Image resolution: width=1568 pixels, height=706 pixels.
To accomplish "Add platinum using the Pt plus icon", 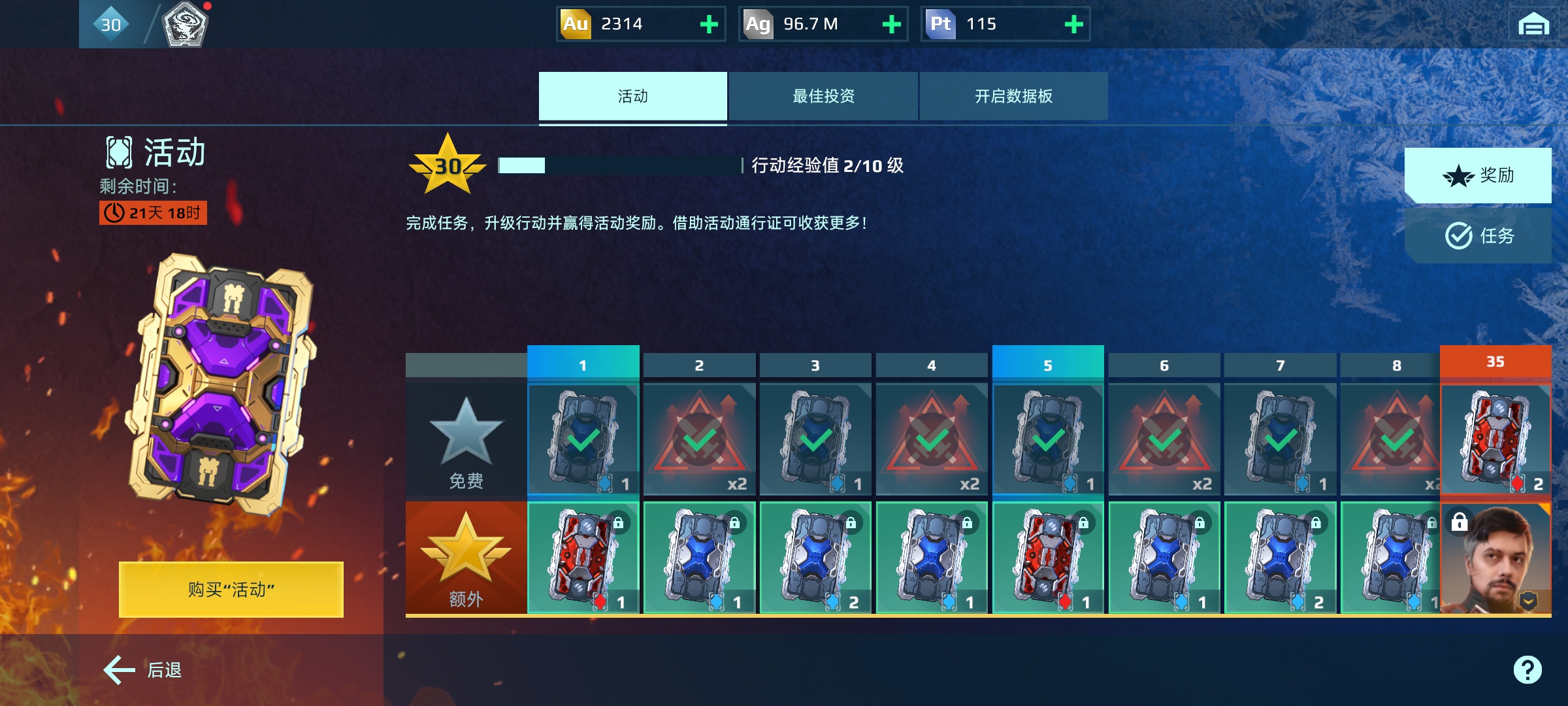I will click(1073, 24).
